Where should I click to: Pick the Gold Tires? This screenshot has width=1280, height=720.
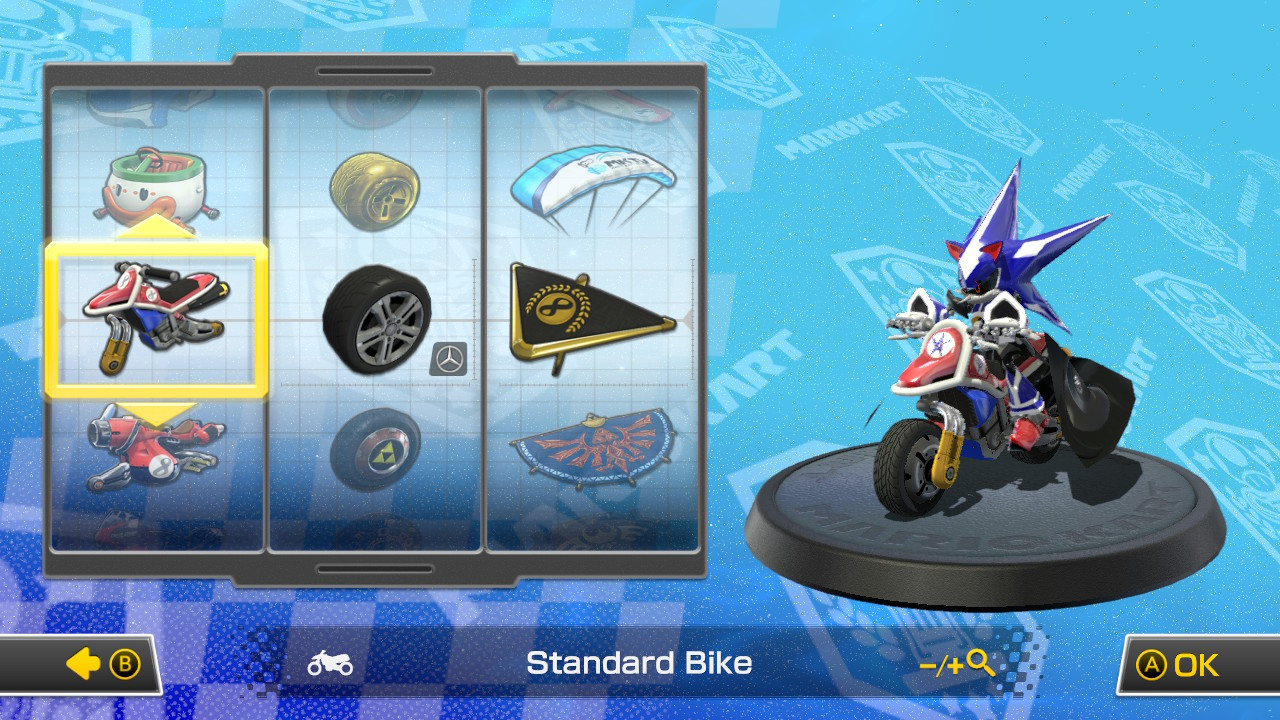[x=375, y=190]
